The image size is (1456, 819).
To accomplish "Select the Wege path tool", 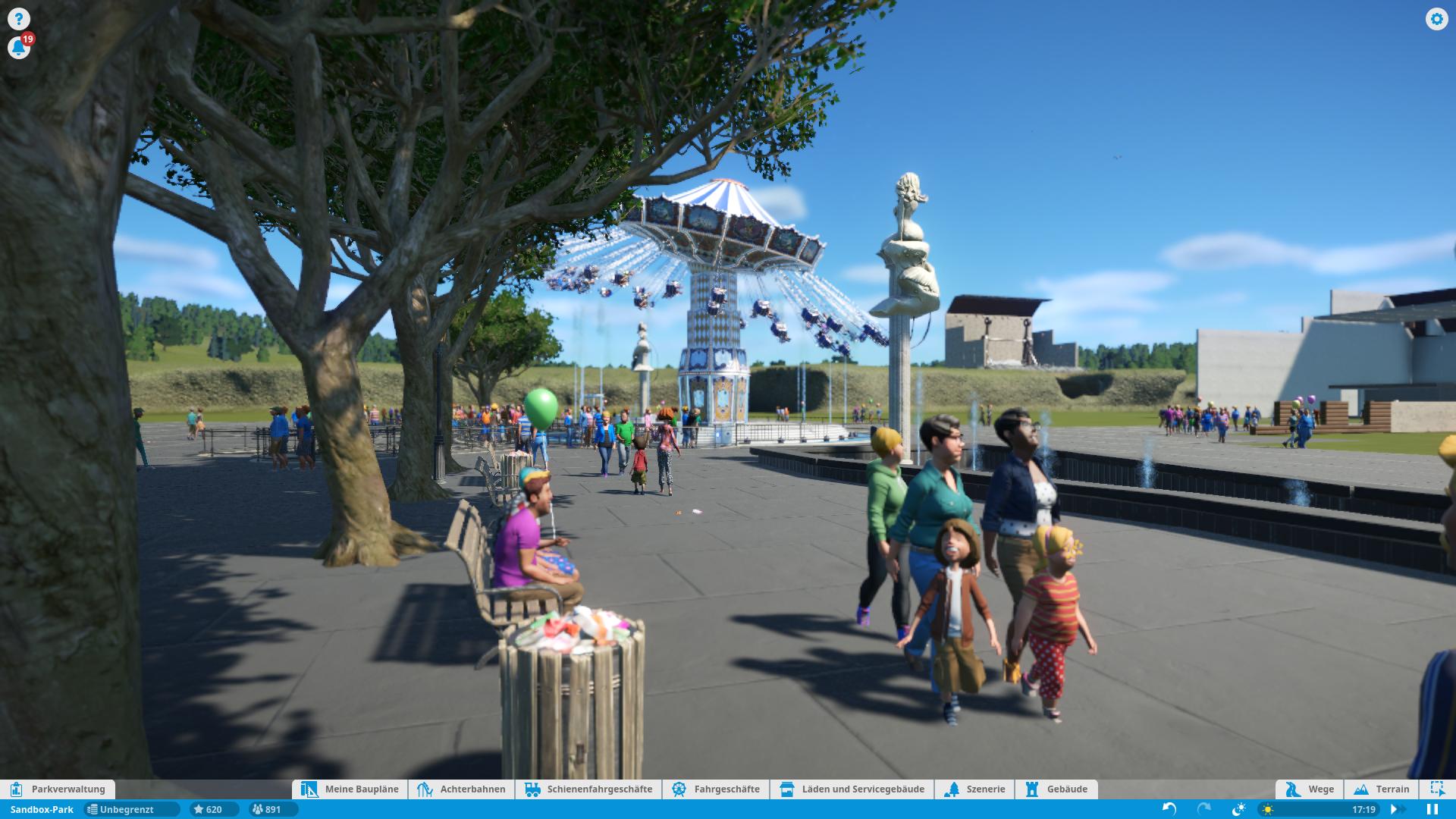I will pyautogui.click(x=1310, y=789).
